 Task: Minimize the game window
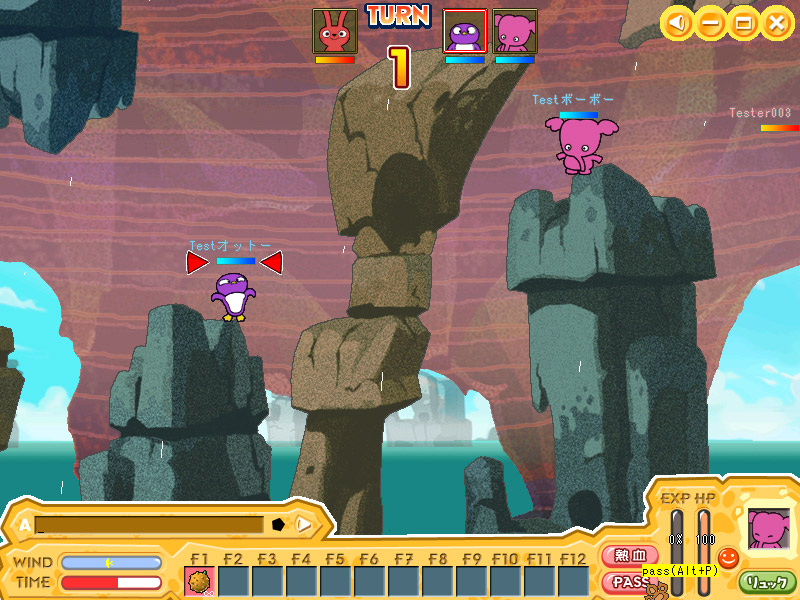coord(711,22)
